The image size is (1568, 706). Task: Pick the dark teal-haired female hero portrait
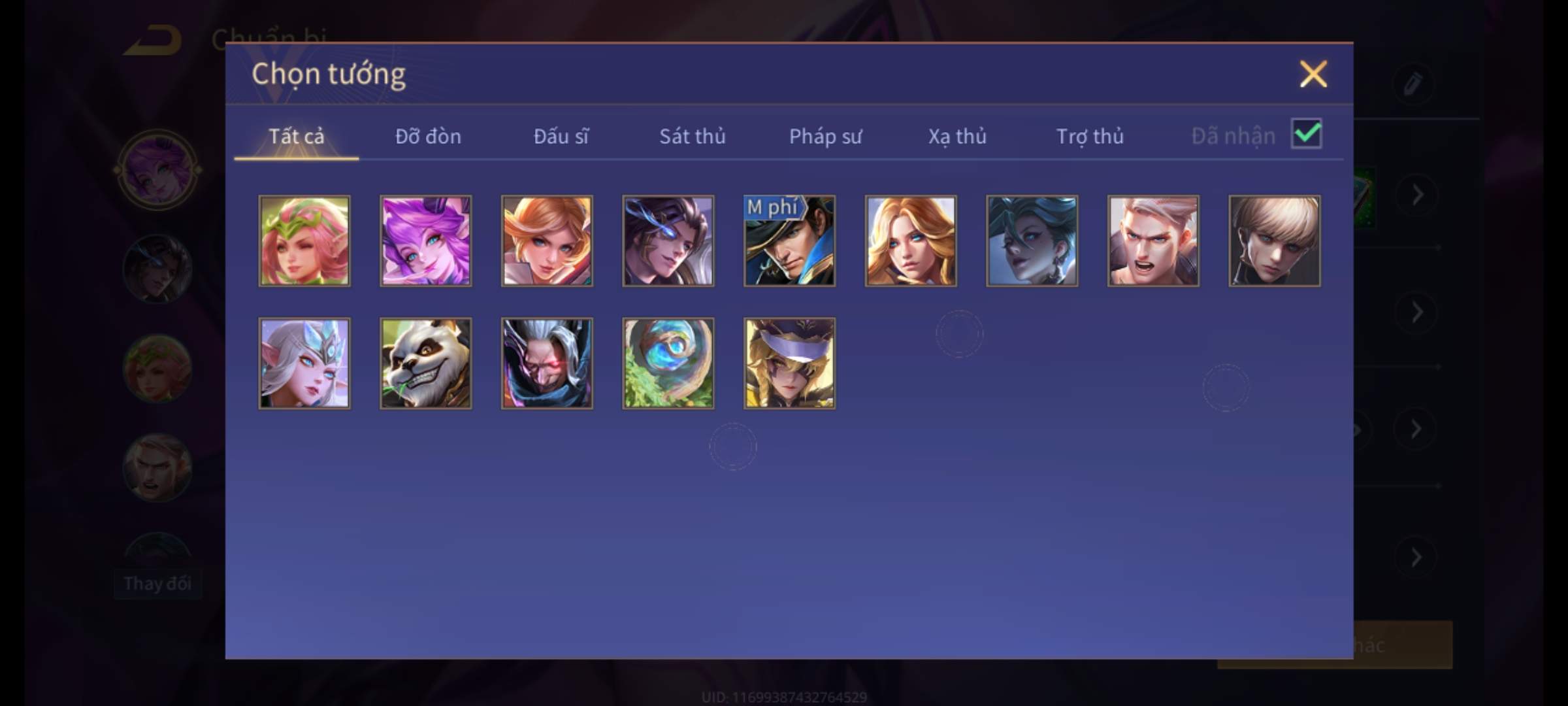click(1032, 241)
